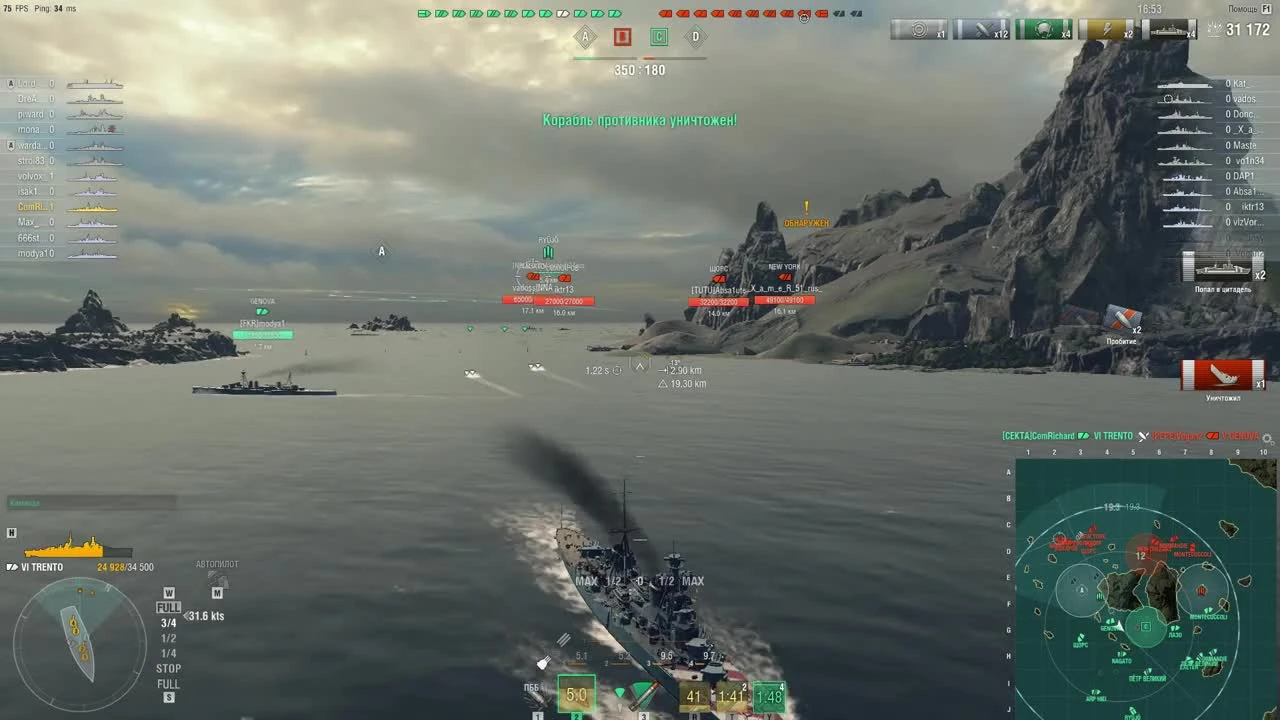Select capture point B marker

tap(623, 37)
